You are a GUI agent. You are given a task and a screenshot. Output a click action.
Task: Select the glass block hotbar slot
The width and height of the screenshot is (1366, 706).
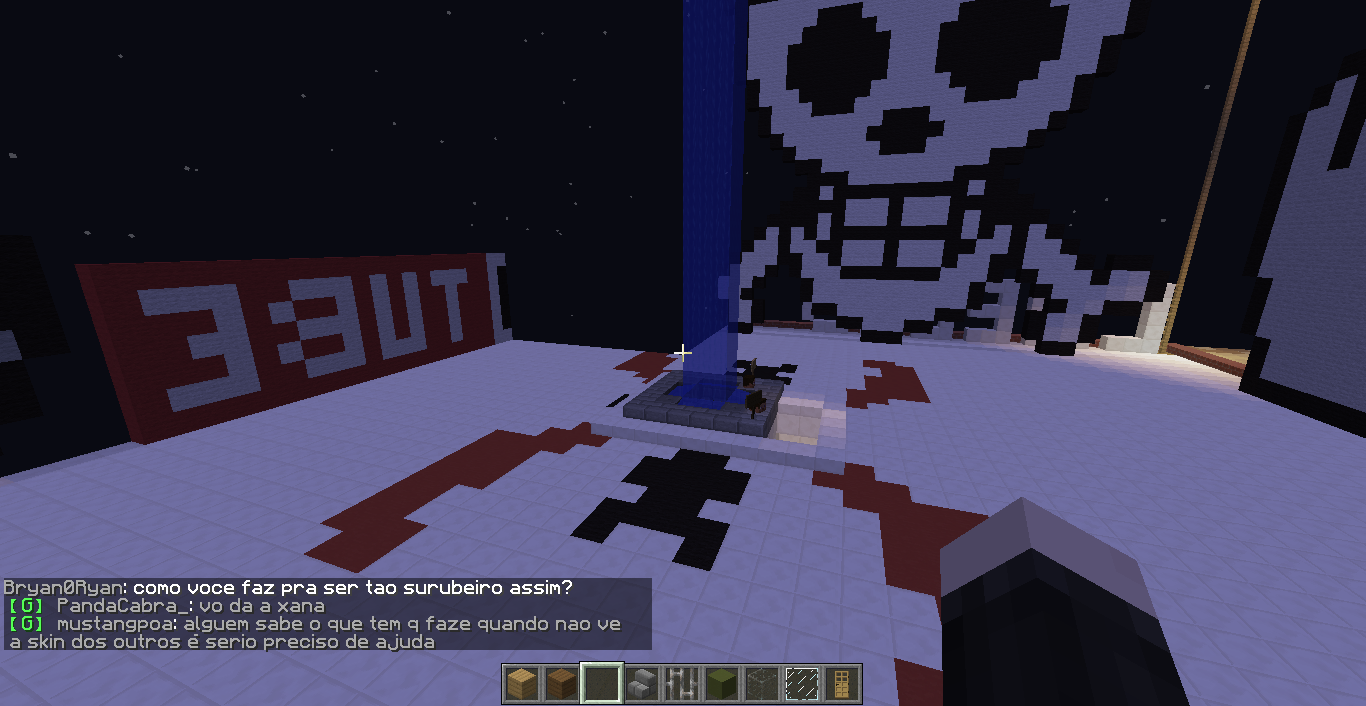pos(762,684)
